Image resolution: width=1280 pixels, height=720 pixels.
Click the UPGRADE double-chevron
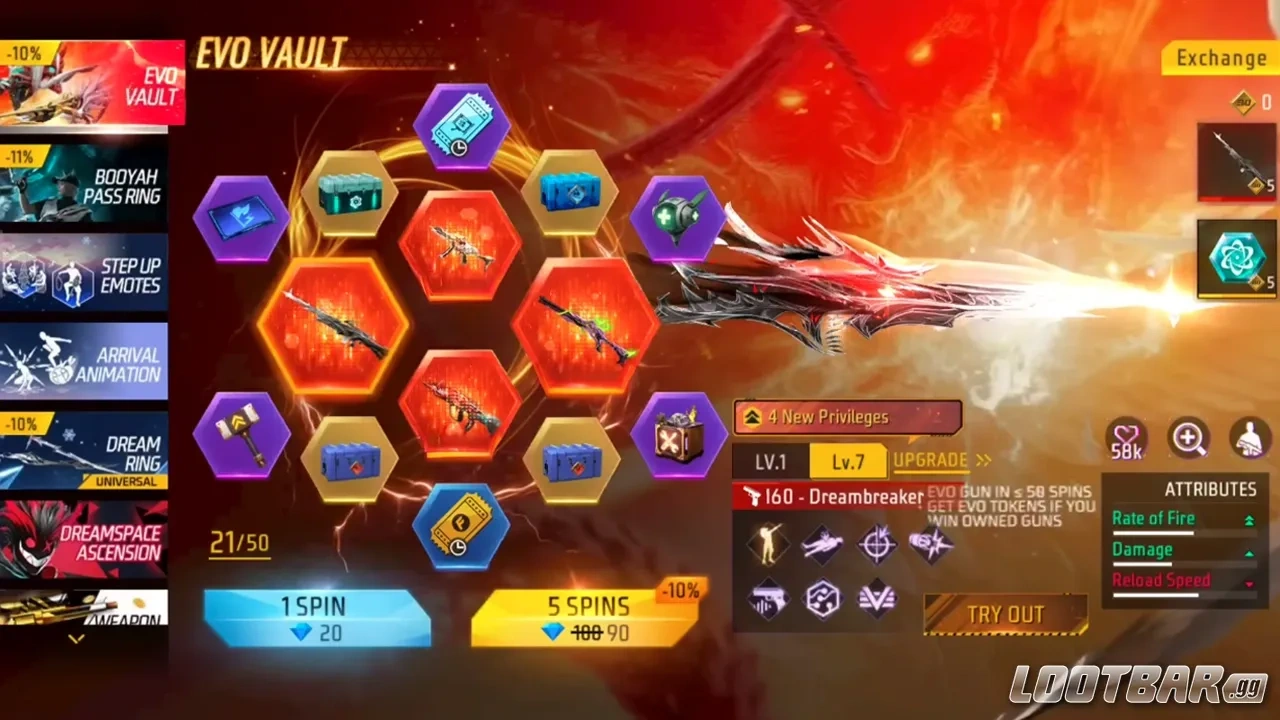984,461
